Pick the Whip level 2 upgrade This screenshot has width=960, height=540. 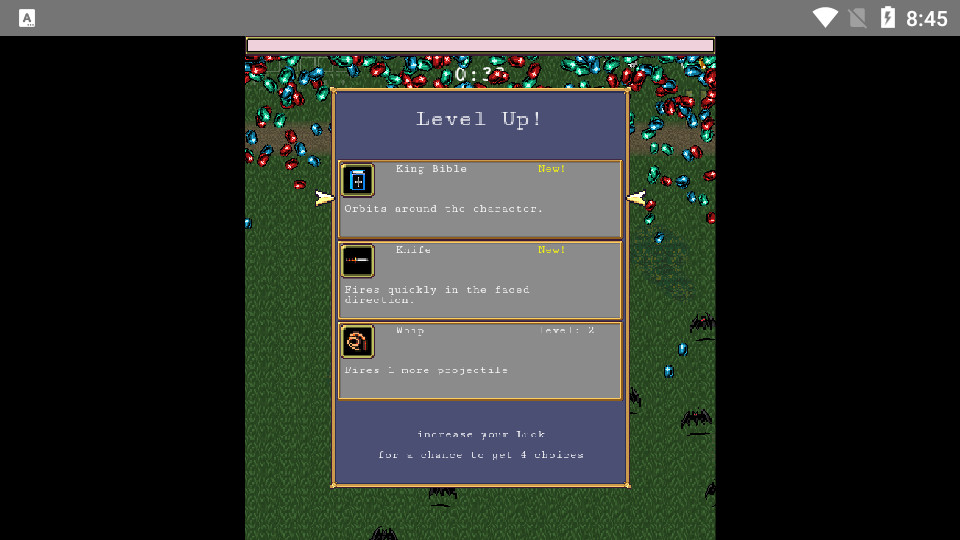tap(480, 361)
